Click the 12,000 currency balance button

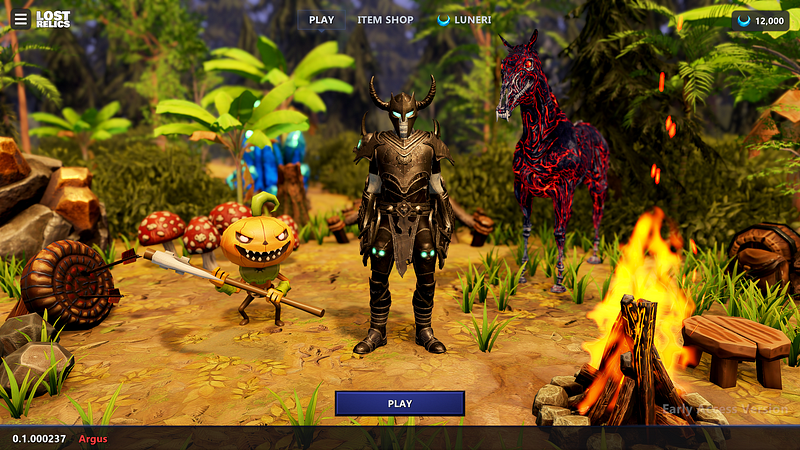coord(760,21)
